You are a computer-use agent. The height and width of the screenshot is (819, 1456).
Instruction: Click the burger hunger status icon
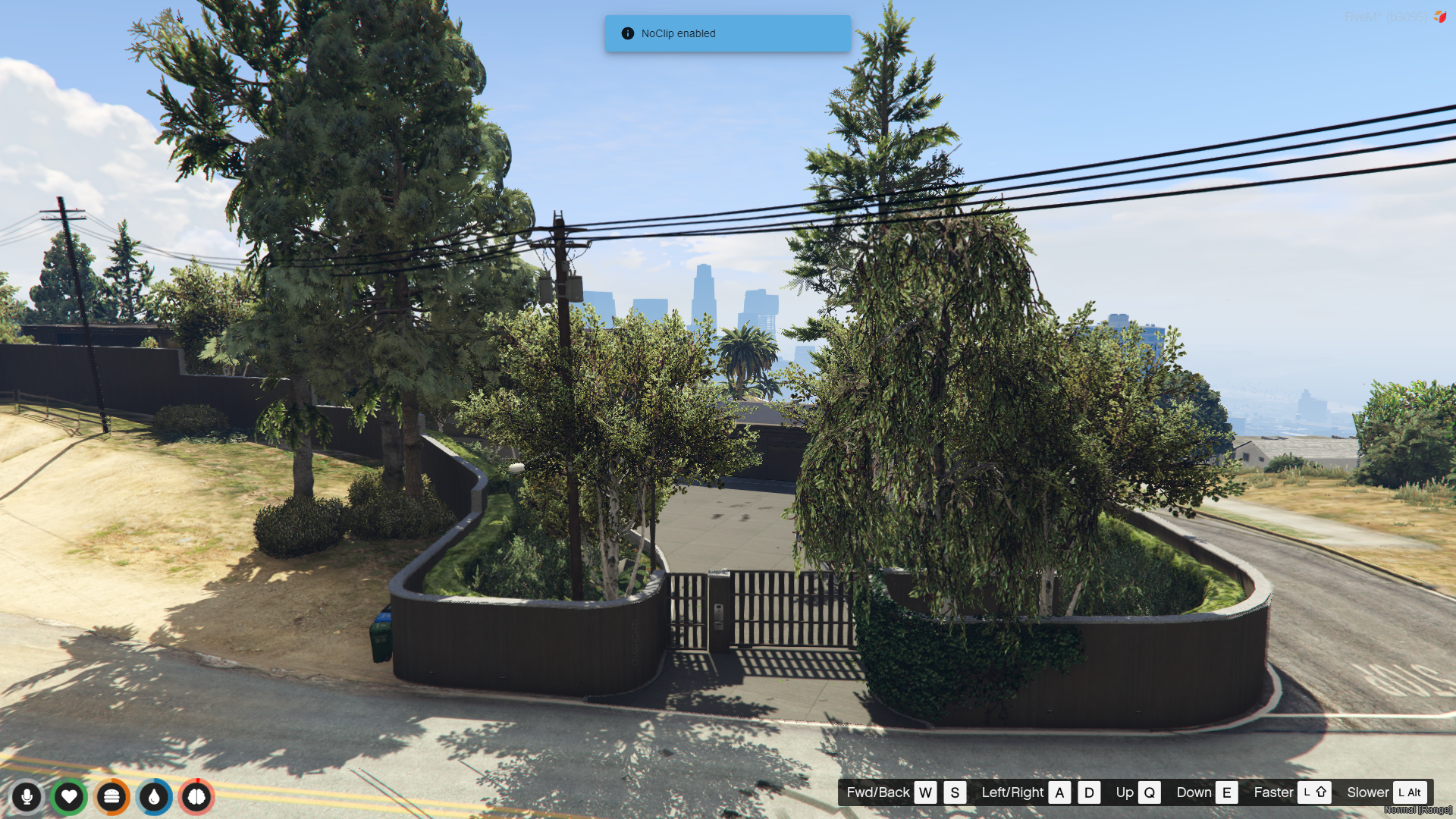[111, 796]
